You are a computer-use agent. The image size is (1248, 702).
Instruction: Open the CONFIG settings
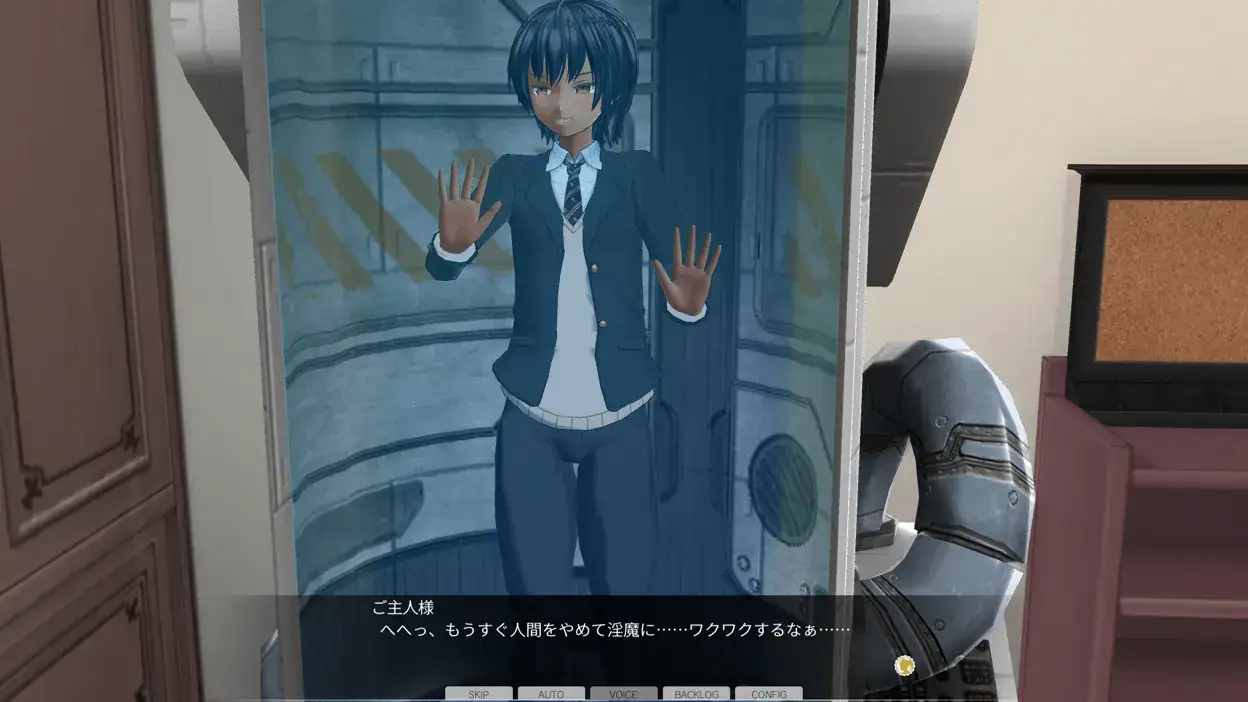click(x=768, y=694)
